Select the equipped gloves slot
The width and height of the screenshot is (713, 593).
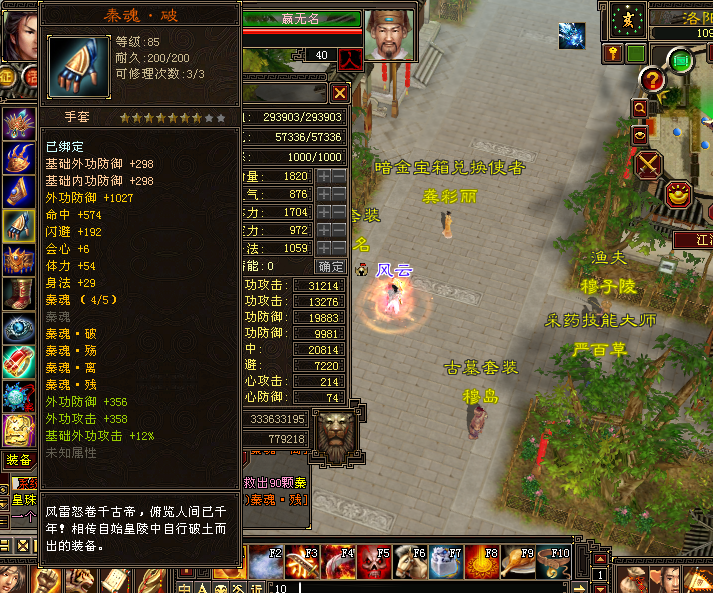(x=18, y=225)
